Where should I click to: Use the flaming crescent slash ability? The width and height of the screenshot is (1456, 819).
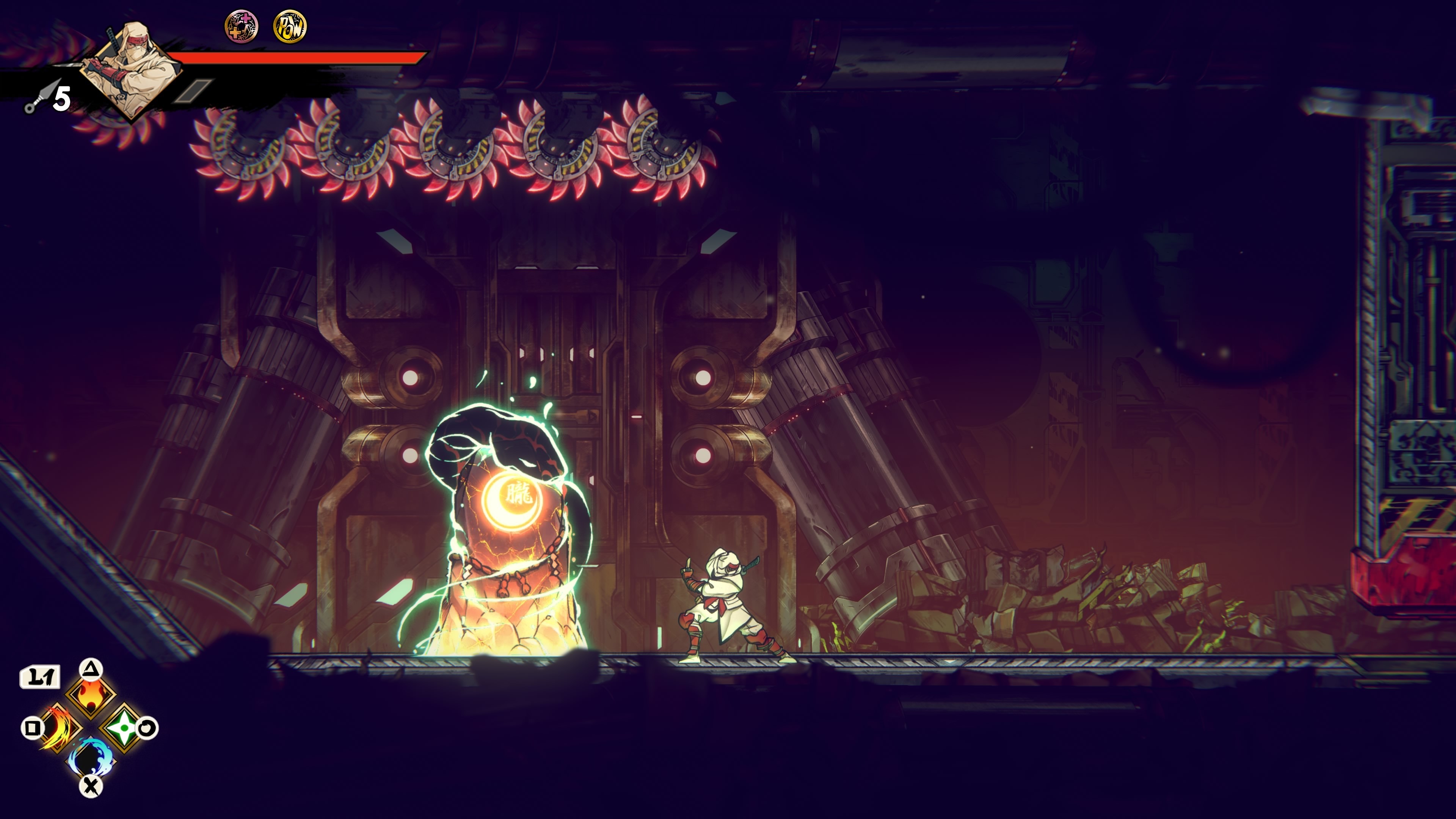click(58, 728)
